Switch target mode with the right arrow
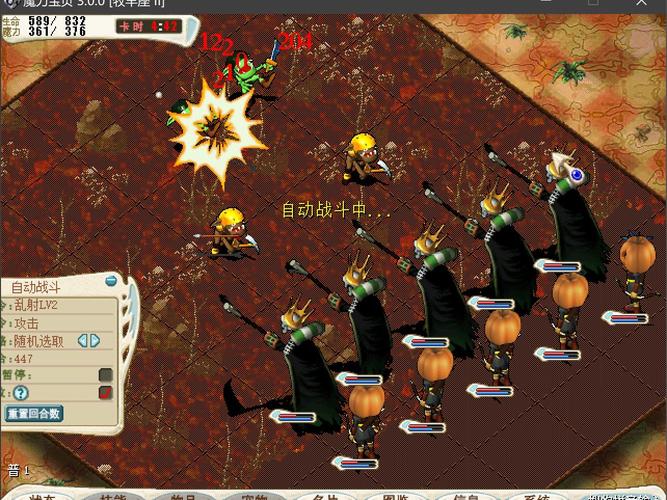The image size is (667, 500). (x=95, y=341)
